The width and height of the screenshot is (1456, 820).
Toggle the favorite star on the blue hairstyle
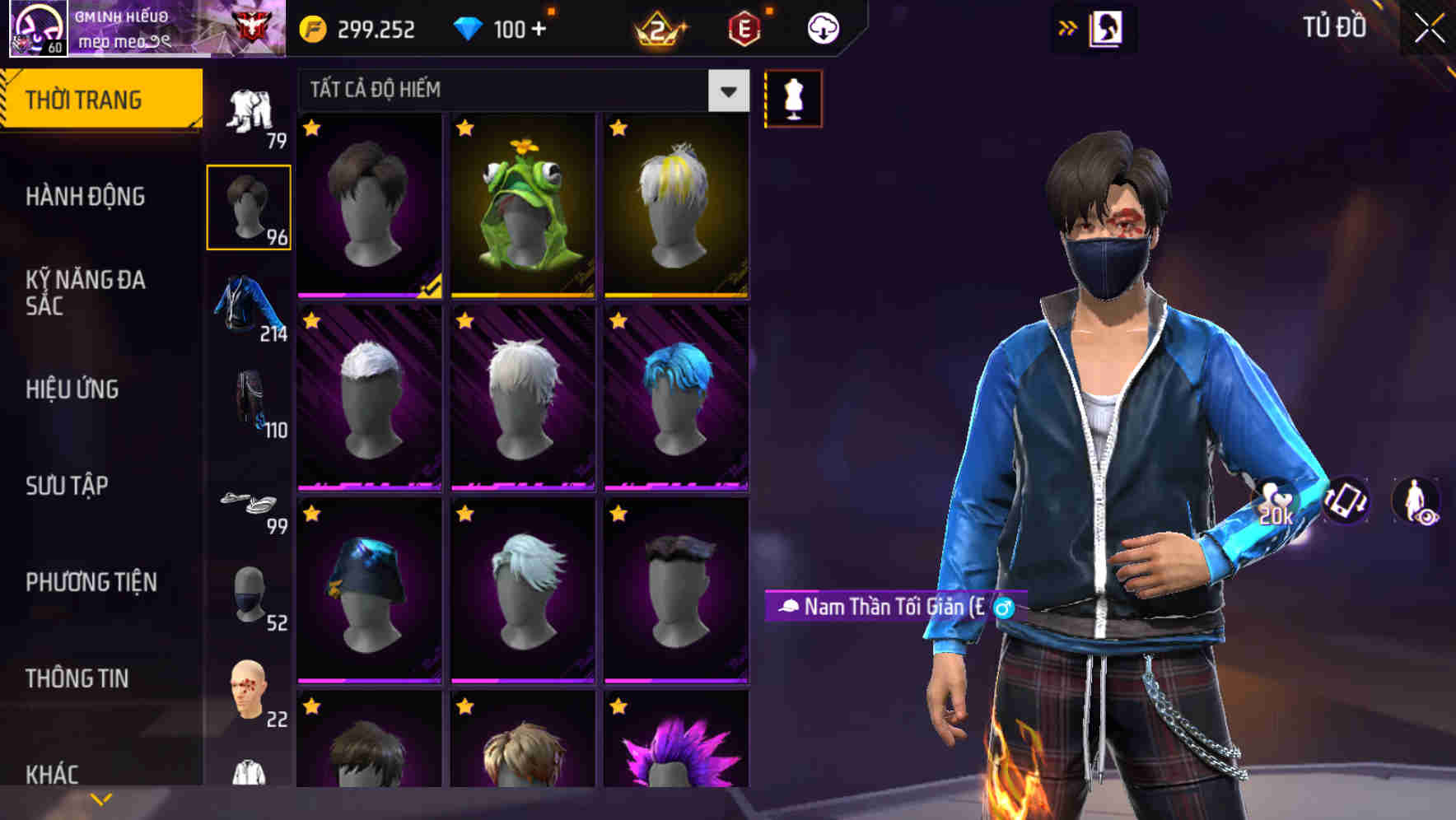click(619, 321)
